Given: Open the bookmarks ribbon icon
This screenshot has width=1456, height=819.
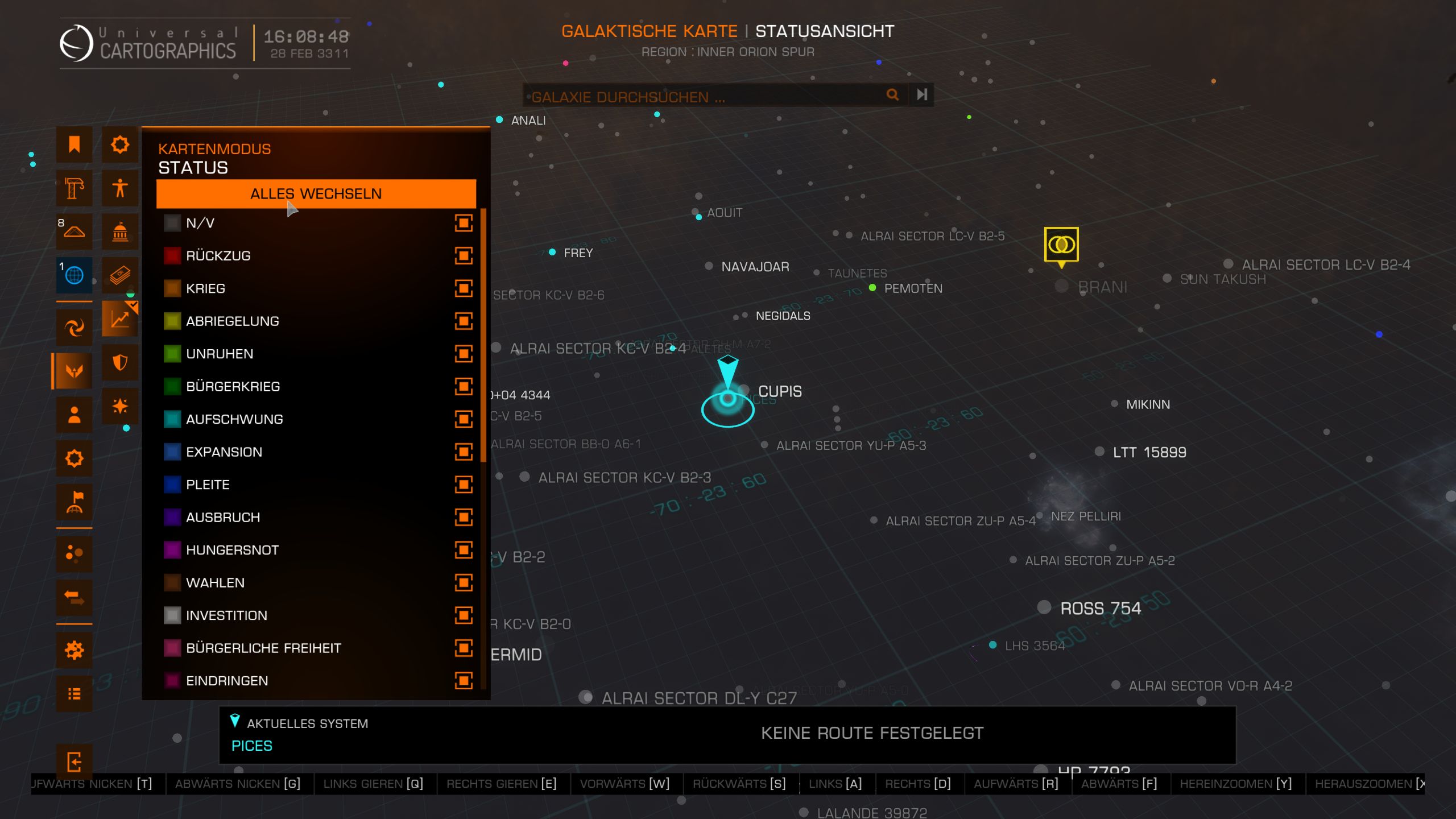Looking at the screenshot, I should click(x=74, y=144).
